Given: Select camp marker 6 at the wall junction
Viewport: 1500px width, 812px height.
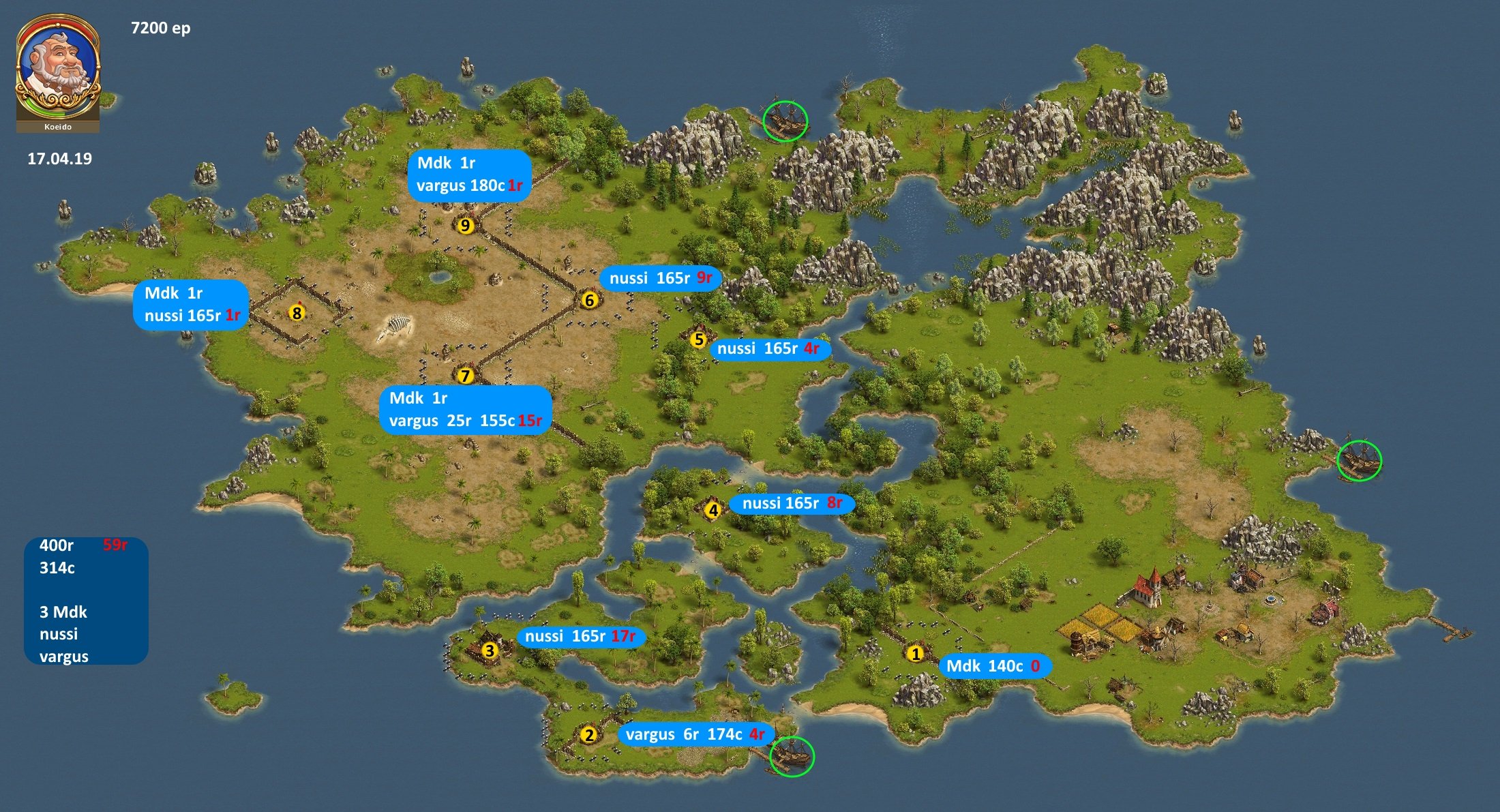Looking at the screenshot, I should coord(590,300).
